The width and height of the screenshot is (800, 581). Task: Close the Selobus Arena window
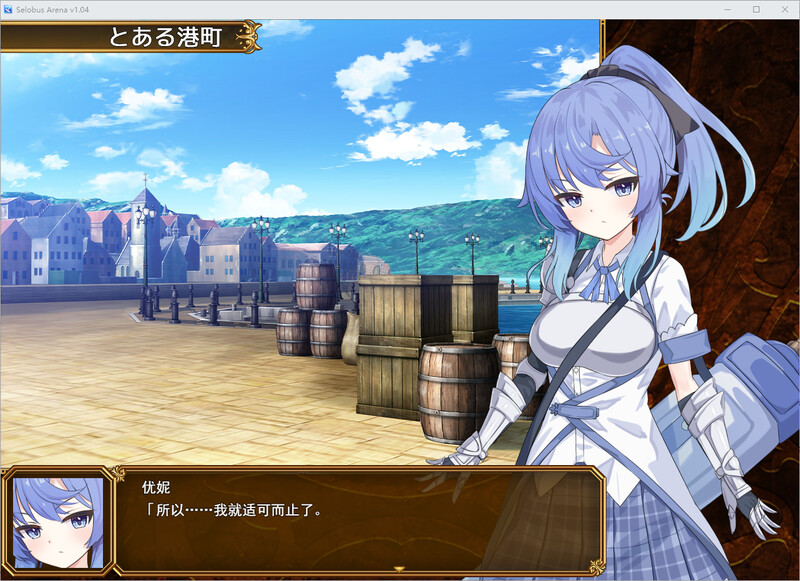tap(784, 9)
